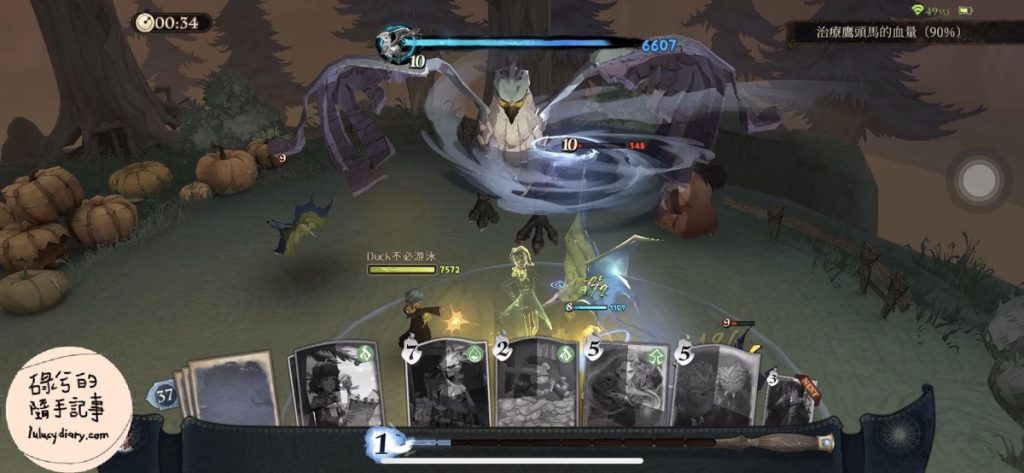
Task: Select the 7-cost card in hand
Action: pyautogui.click(x=447, y=384)
